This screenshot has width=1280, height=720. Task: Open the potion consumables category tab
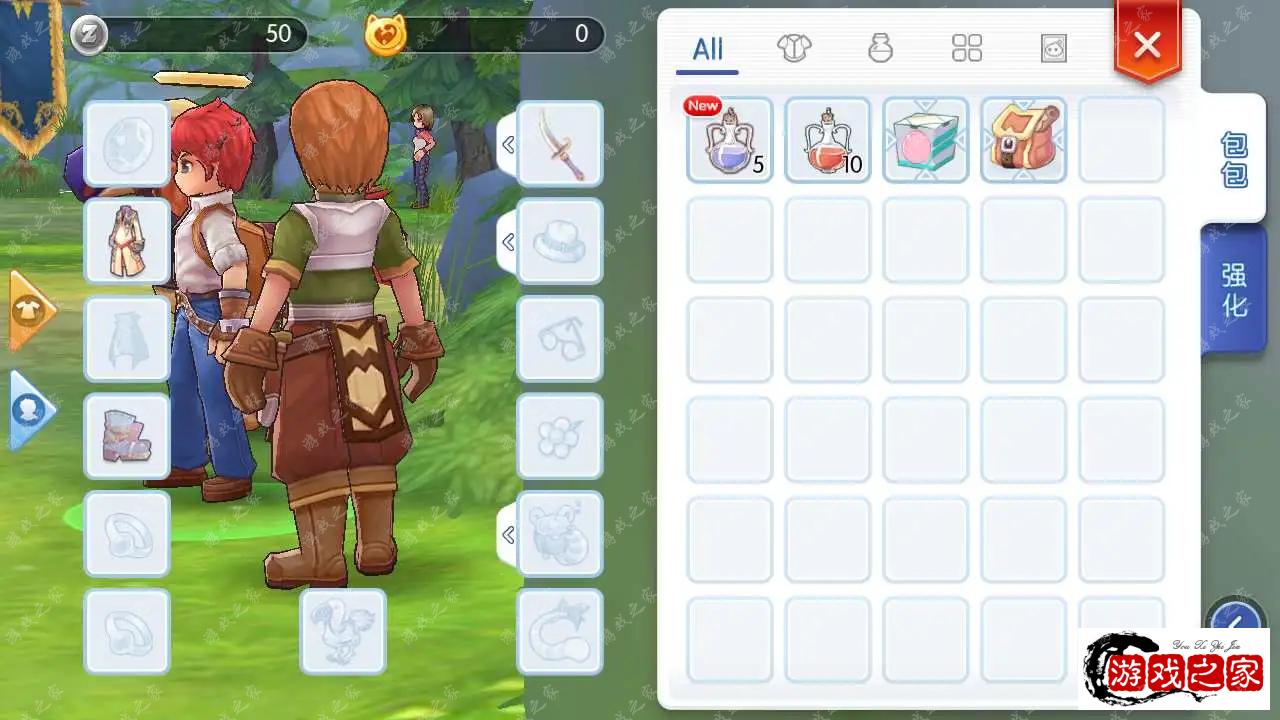[x=880, y=48]
